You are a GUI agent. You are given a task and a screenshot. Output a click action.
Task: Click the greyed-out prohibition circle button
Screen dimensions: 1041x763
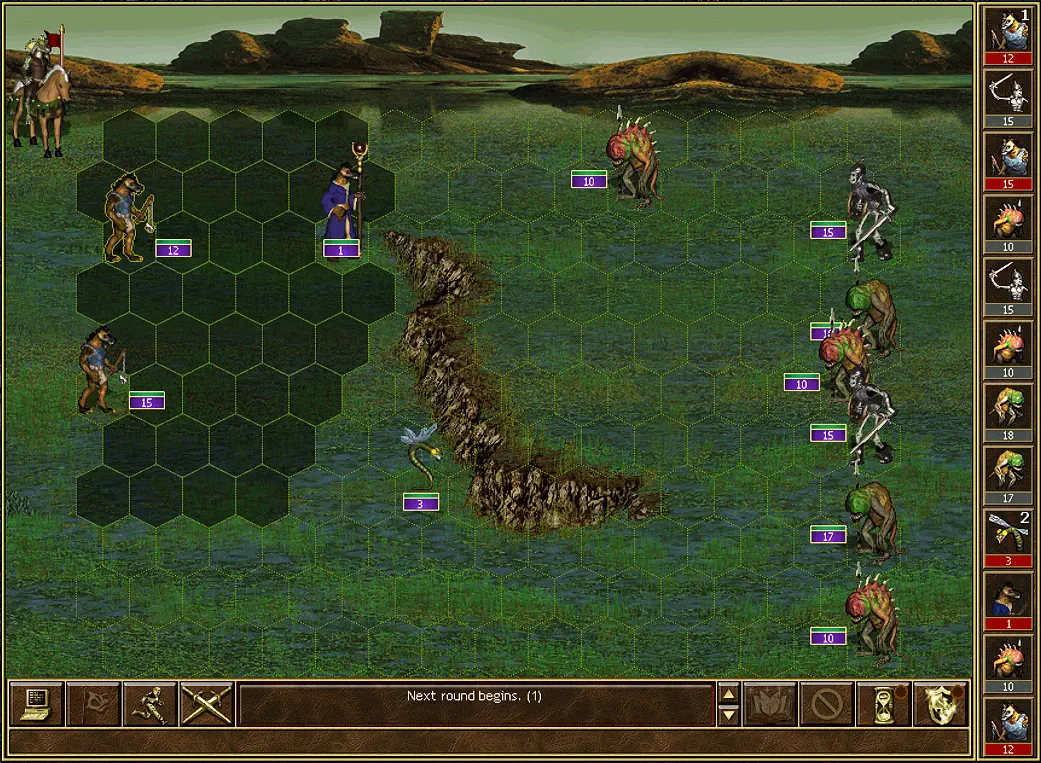click(x=827, y=704)
